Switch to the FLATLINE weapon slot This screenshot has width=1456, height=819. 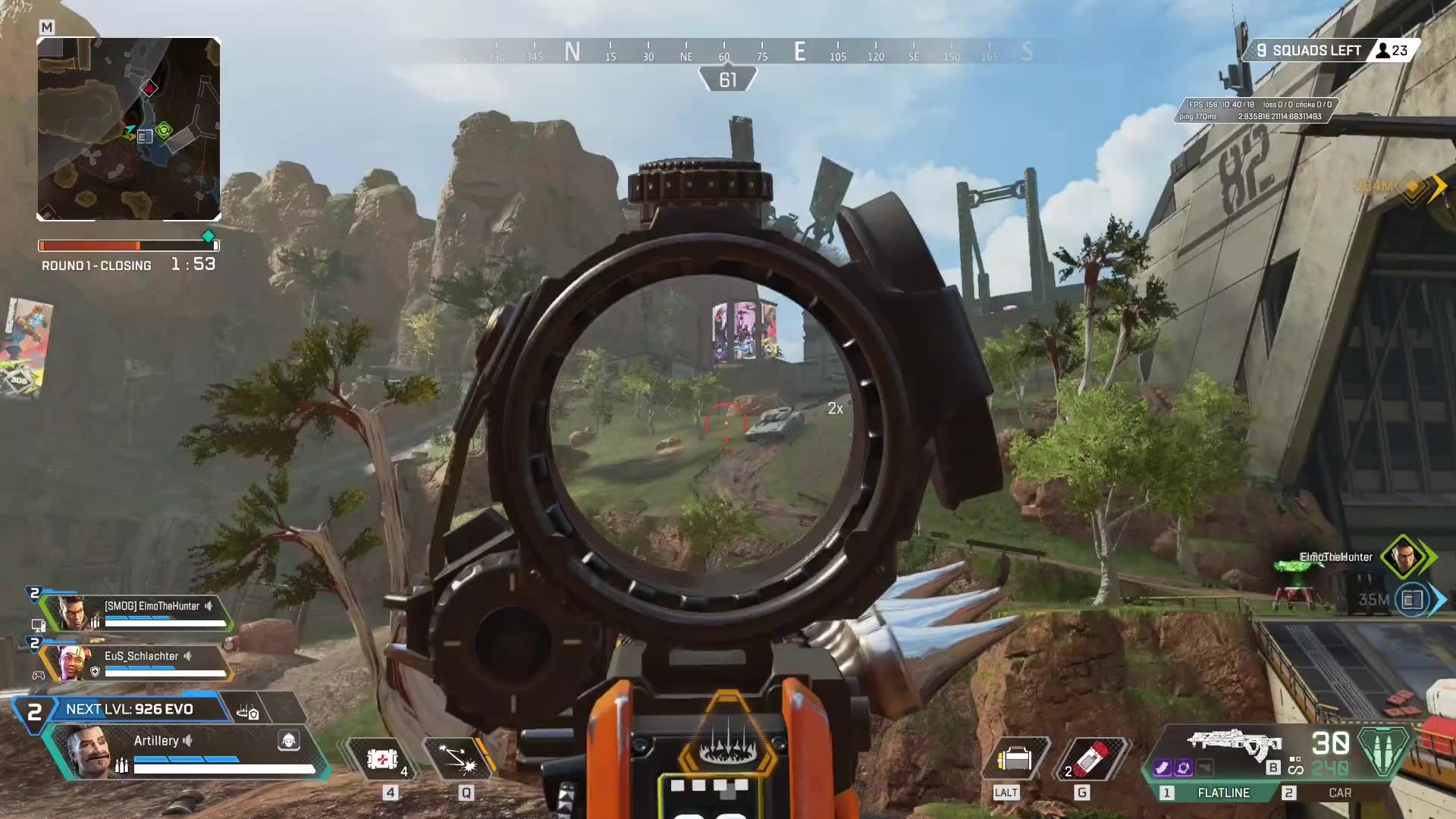tap(1224, 793)
